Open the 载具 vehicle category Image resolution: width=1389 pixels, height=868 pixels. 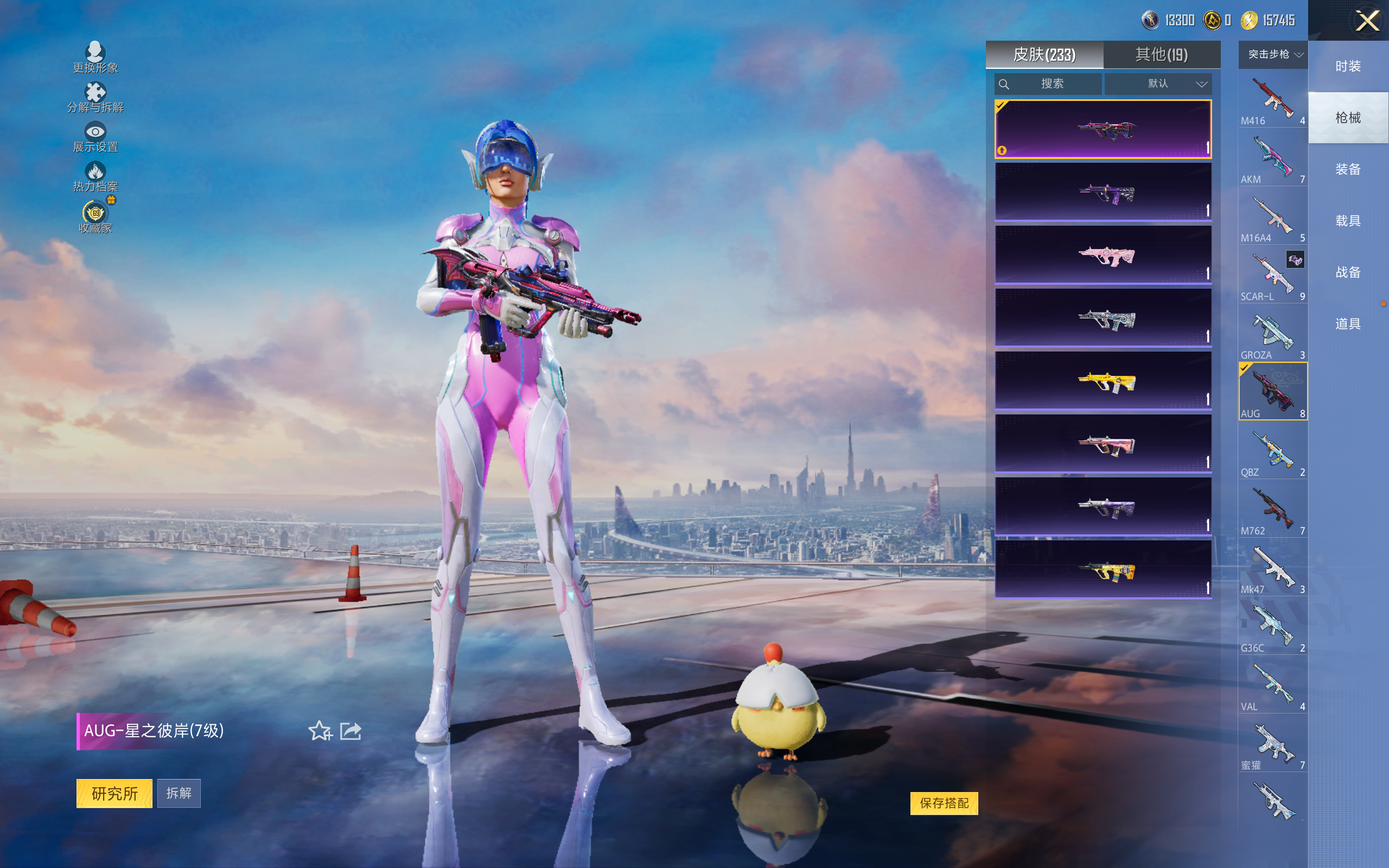[1347, 221]
